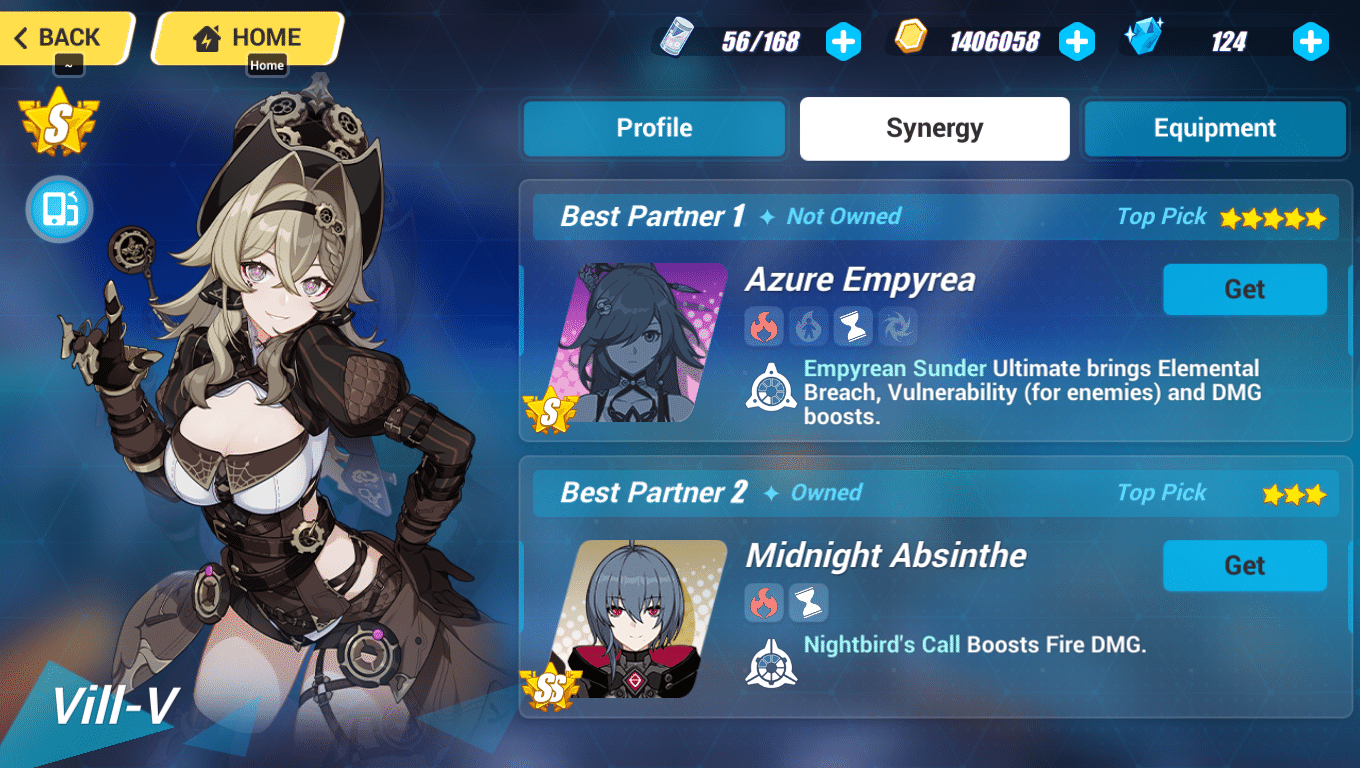Go to the Home screen

(x=247, y=37)
